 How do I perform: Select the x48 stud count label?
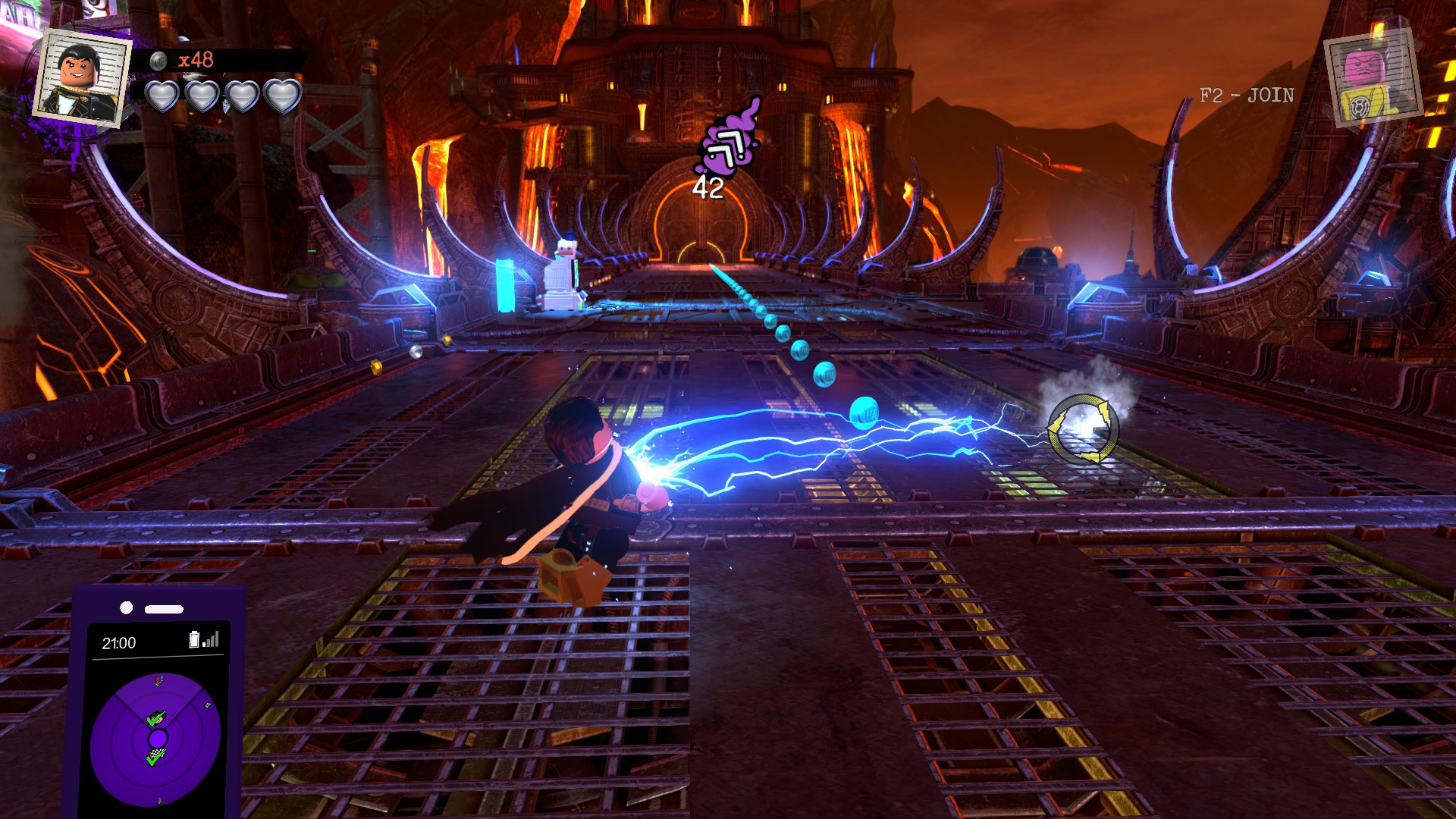click(x=196, y=59)
